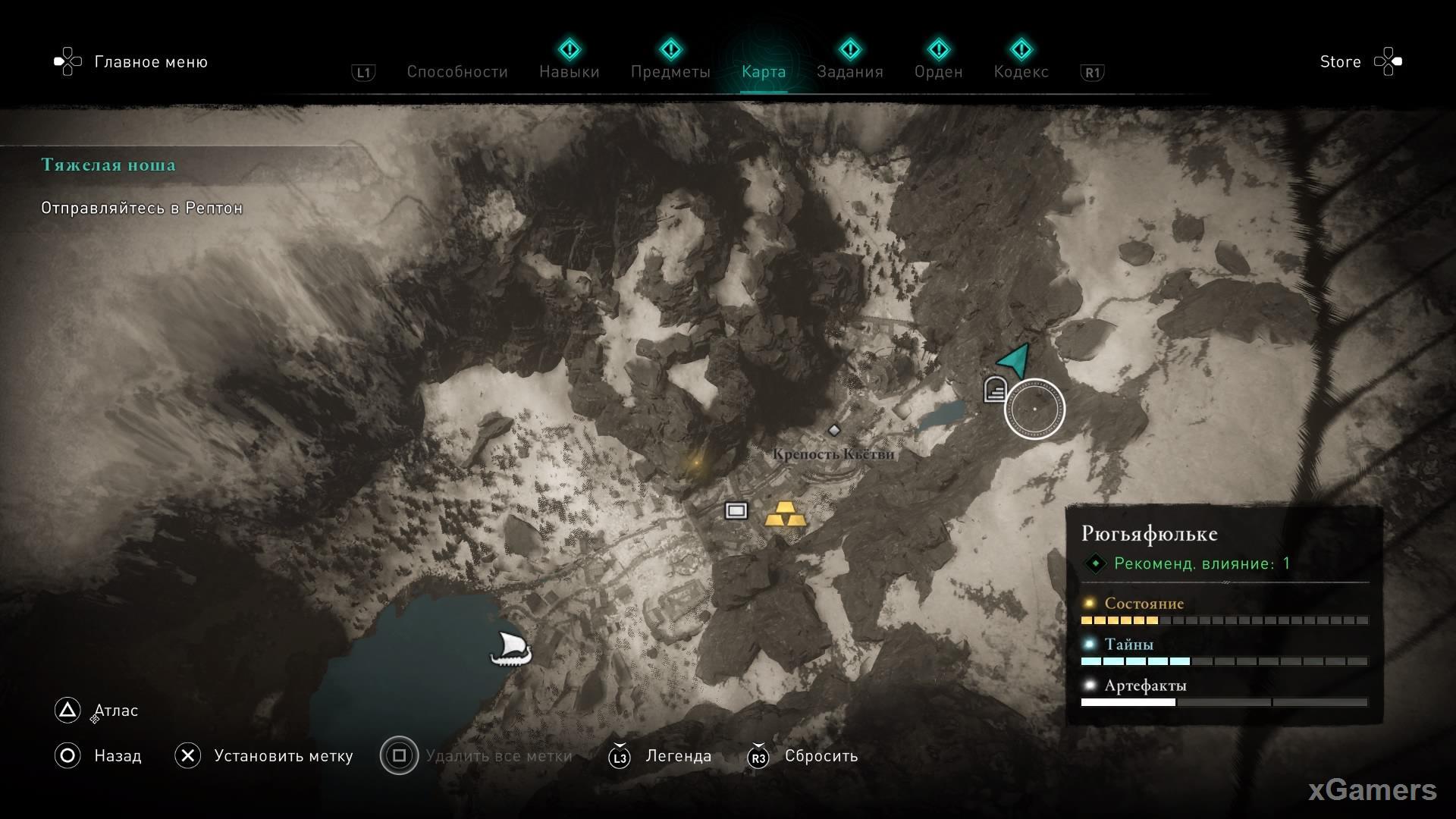
Task: Open the Задания quest tab
Action: click(x=849, y=72)
